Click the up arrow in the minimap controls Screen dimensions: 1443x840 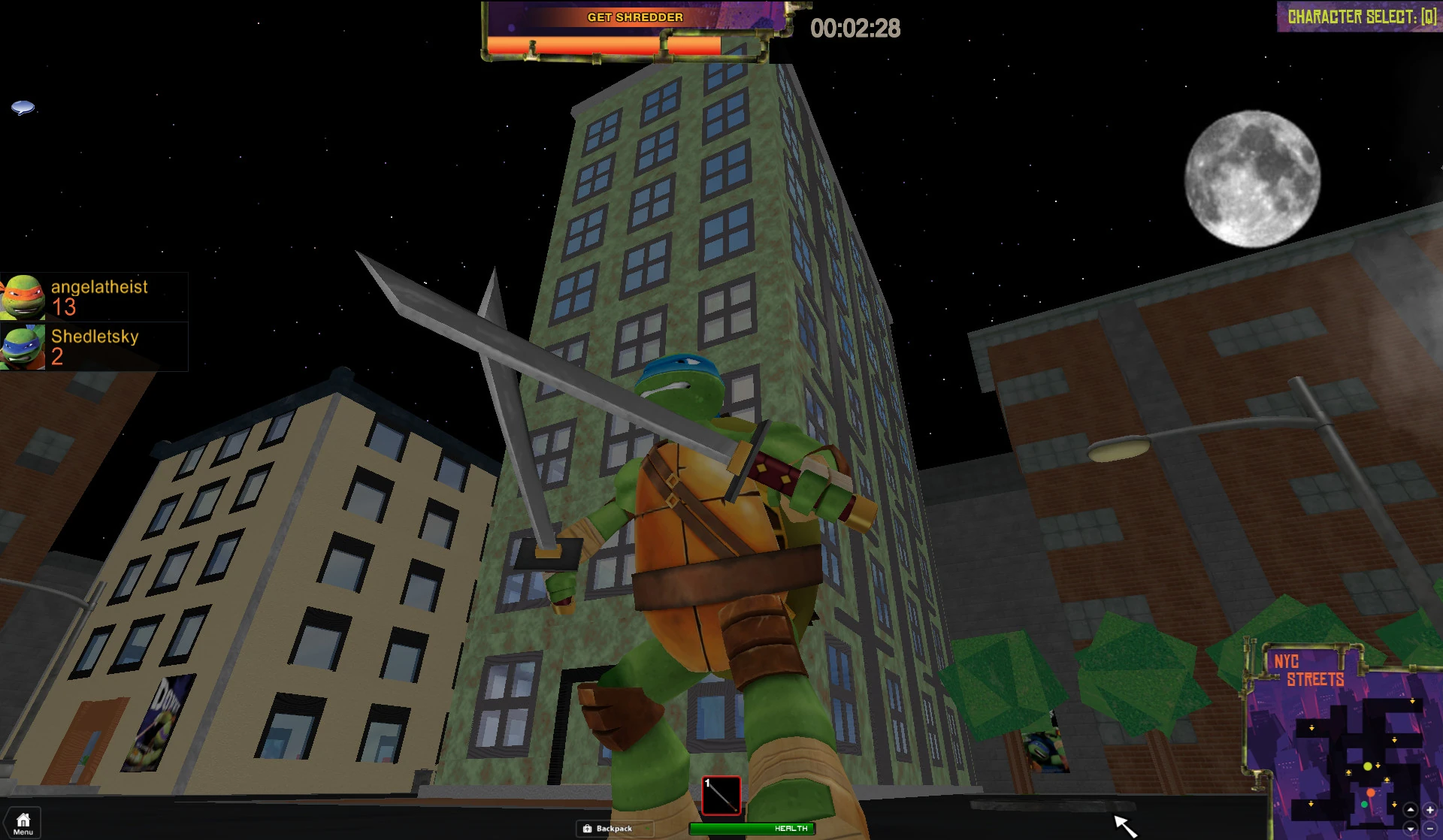pos(1411,810)
